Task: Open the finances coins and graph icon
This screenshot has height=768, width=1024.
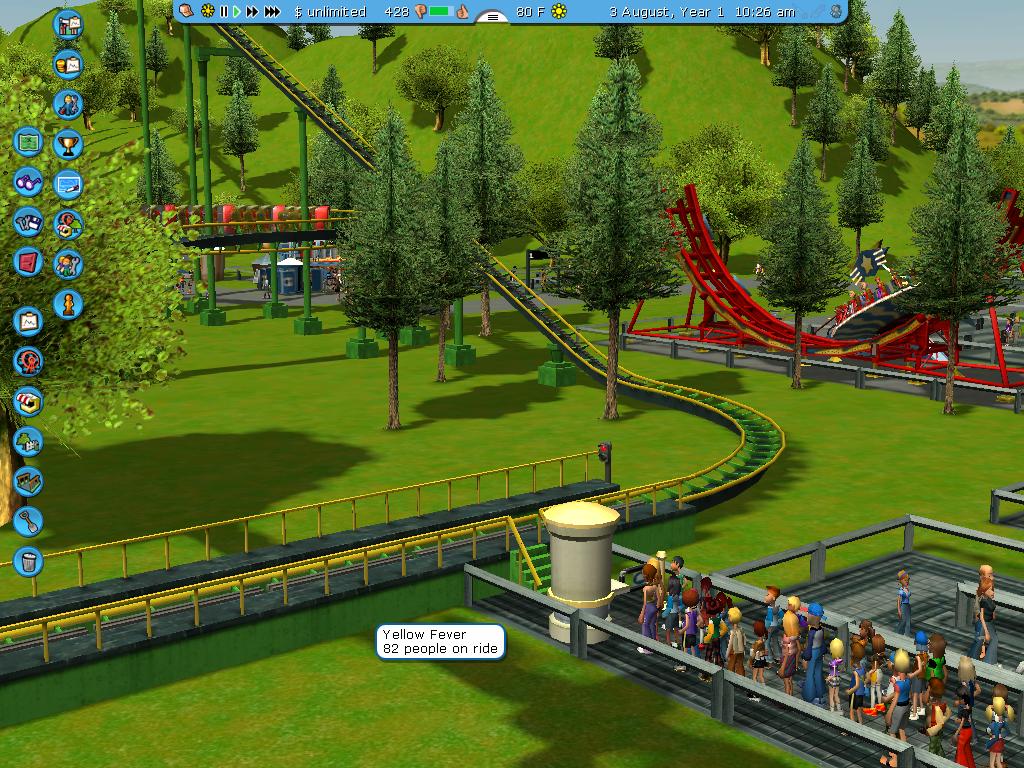Action: (x=68, y=65)
